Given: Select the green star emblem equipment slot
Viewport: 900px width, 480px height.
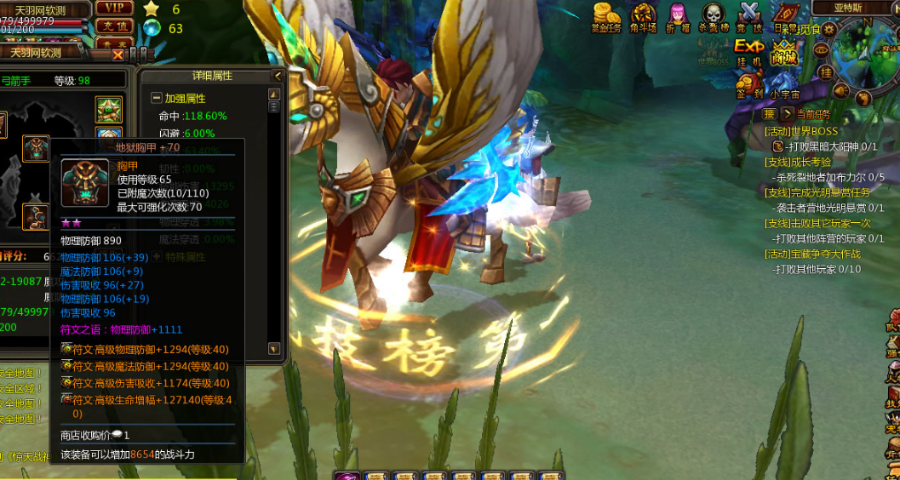Looking at the screenshot, I should coord(108,108).
